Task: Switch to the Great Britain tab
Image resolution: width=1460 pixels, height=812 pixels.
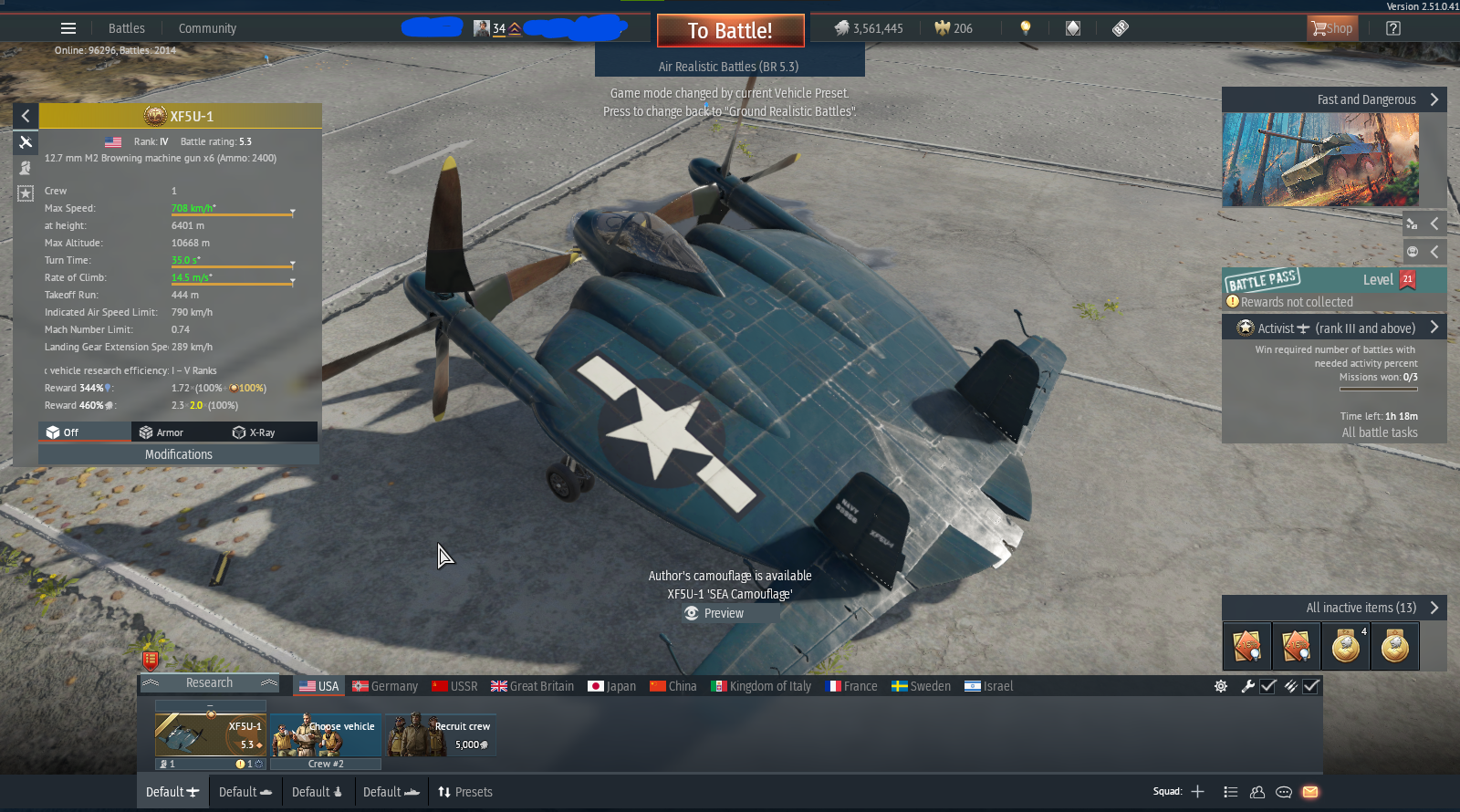Action: [533, 686]
